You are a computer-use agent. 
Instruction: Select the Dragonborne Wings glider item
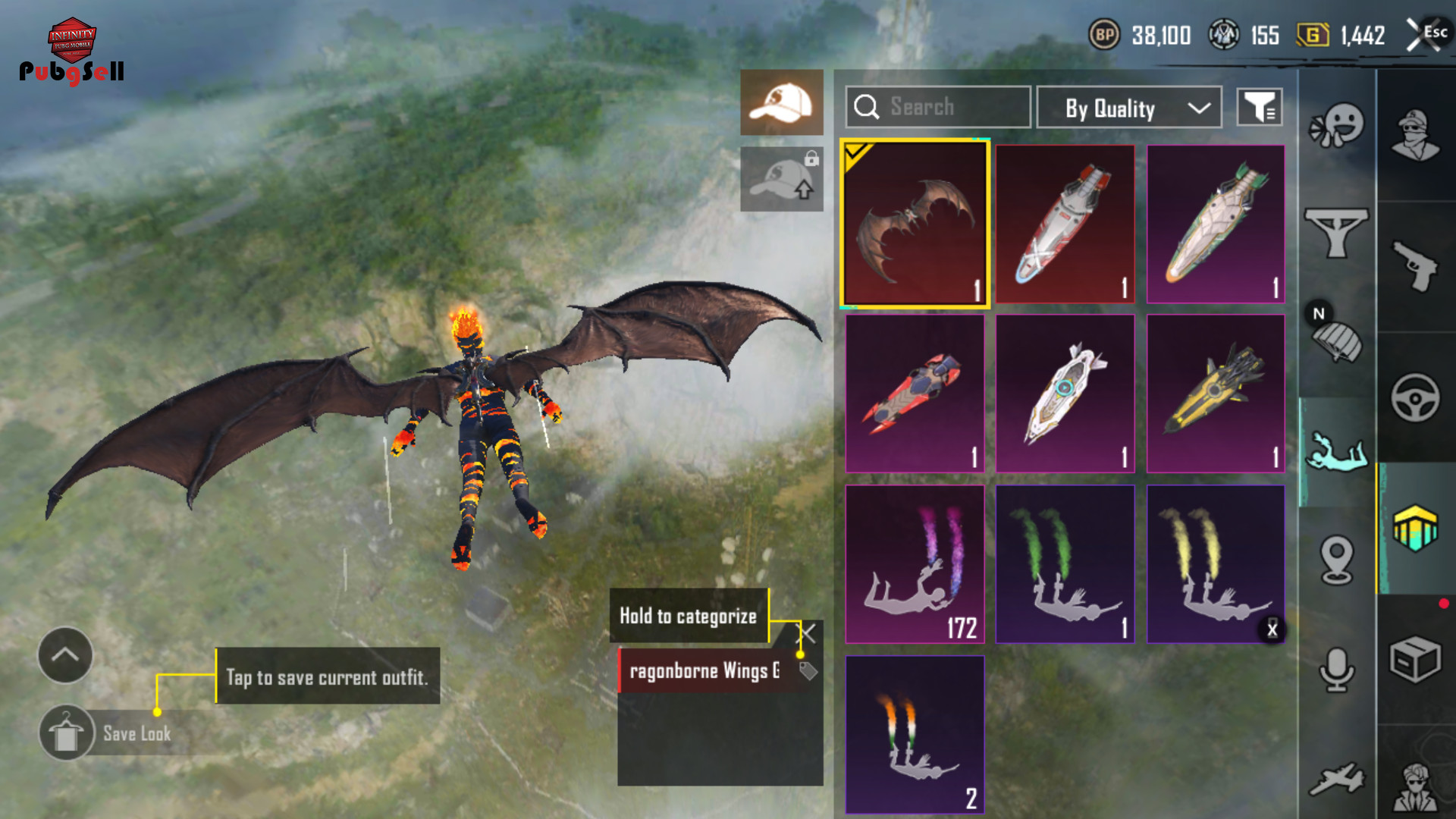click(915, 224)
